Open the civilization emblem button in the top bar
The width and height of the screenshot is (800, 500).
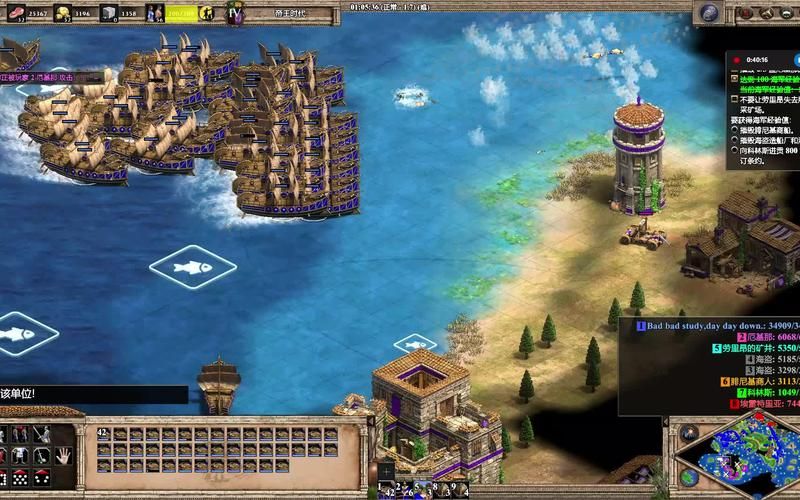point(235,14)
